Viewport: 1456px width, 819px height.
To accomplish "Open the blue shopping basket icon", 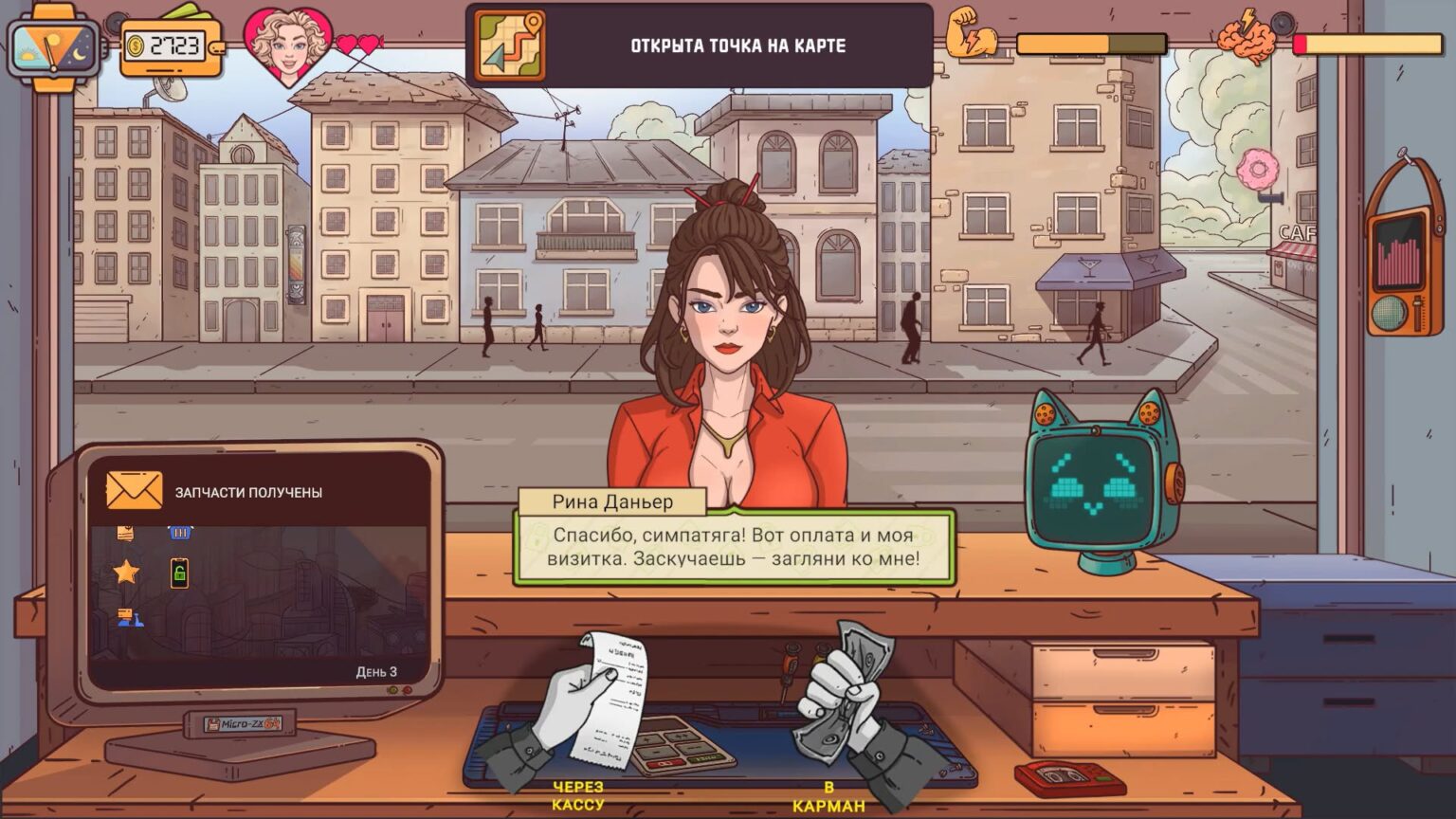I will 180,534.
